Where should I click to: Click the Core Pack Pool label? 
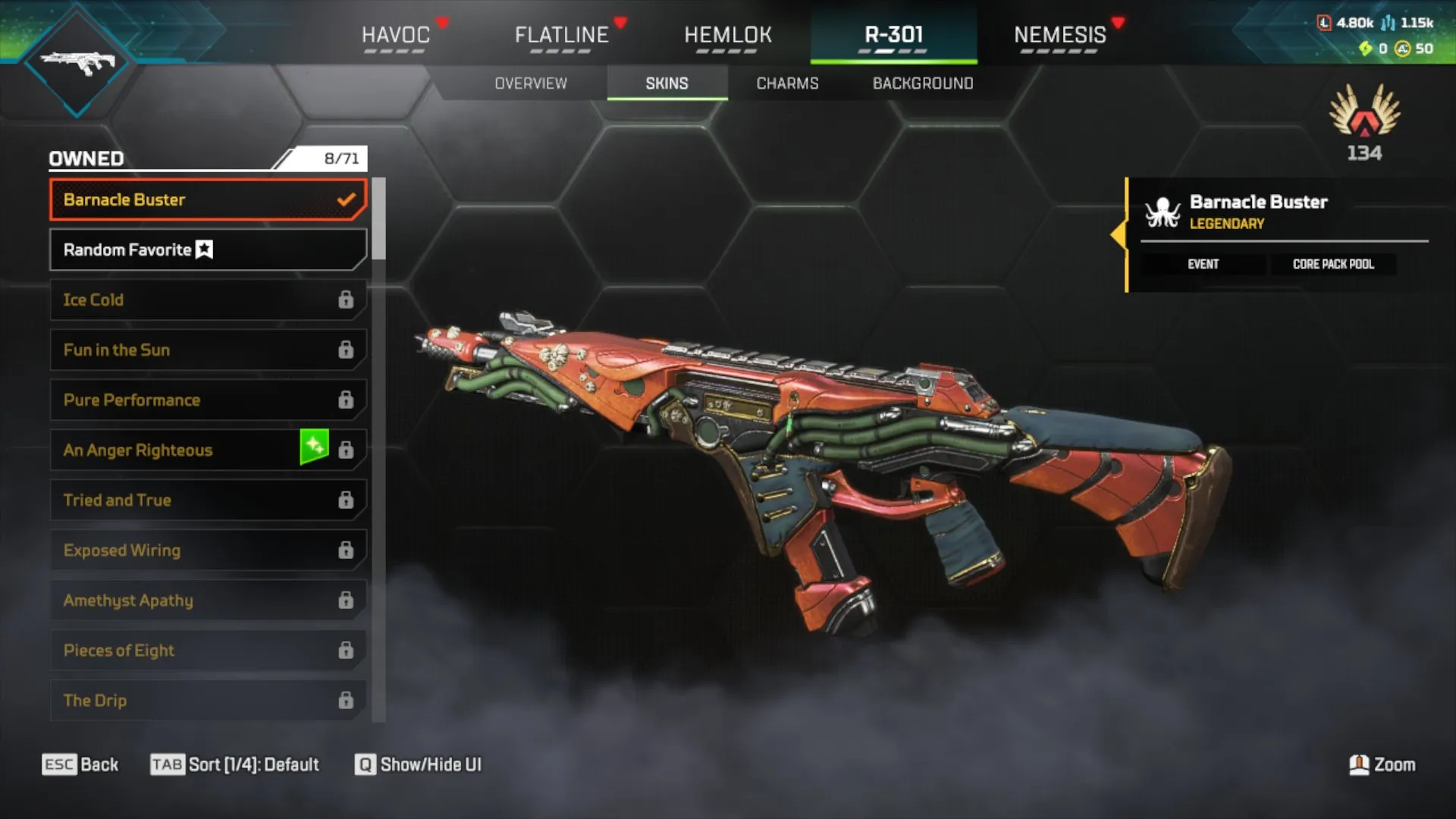pos(1333,264)
